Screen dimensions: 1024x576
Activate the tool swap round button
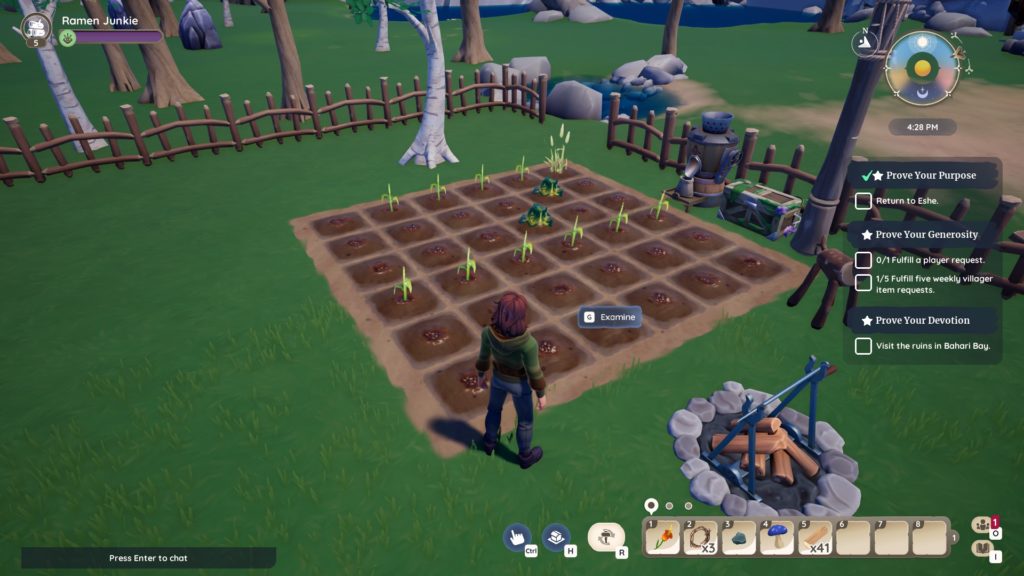pos(605,537)
